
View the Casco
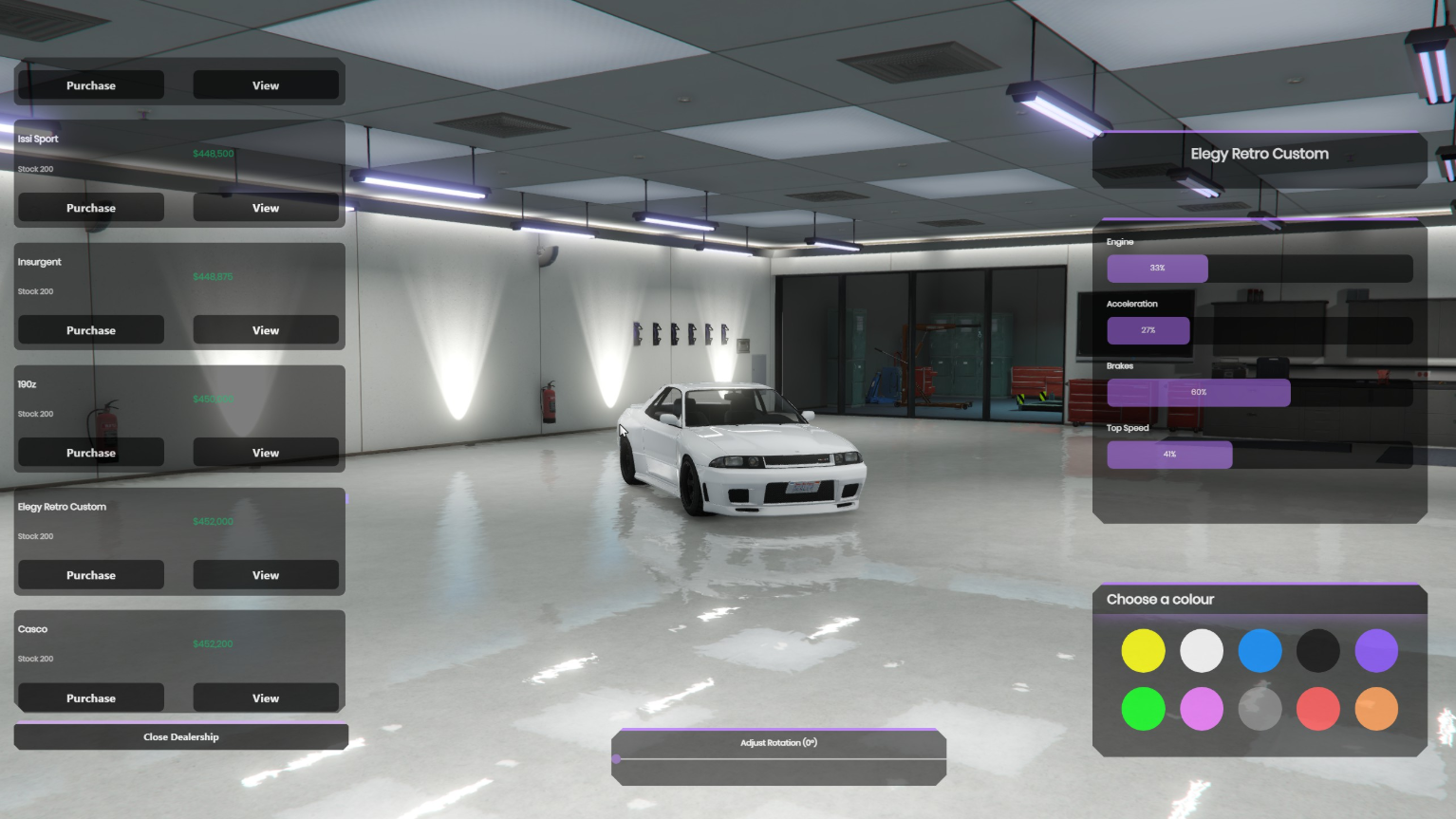tap(266, 698)
